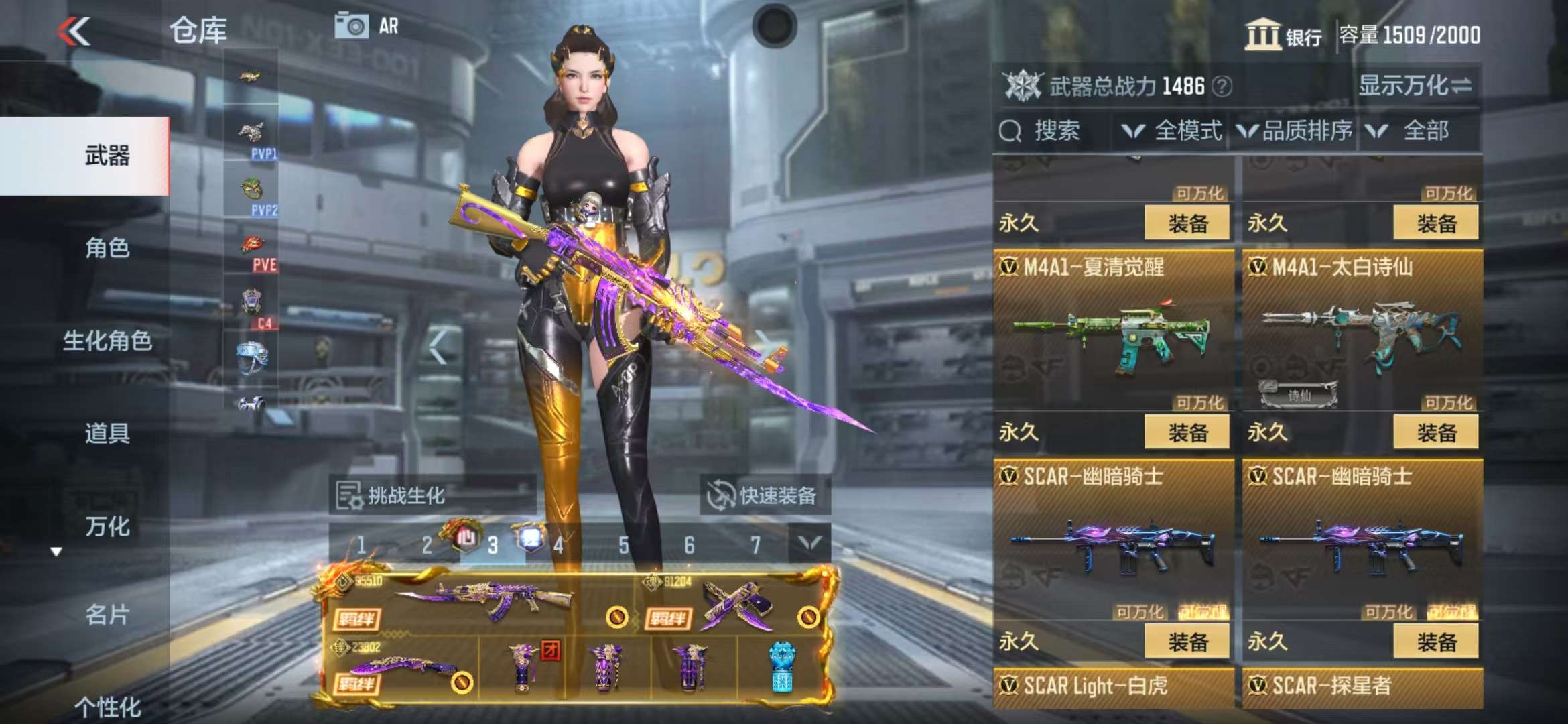Select the 道具 items category
Image resolution: width=1568 pixels, height=724 pixels.
pos(107,433)
